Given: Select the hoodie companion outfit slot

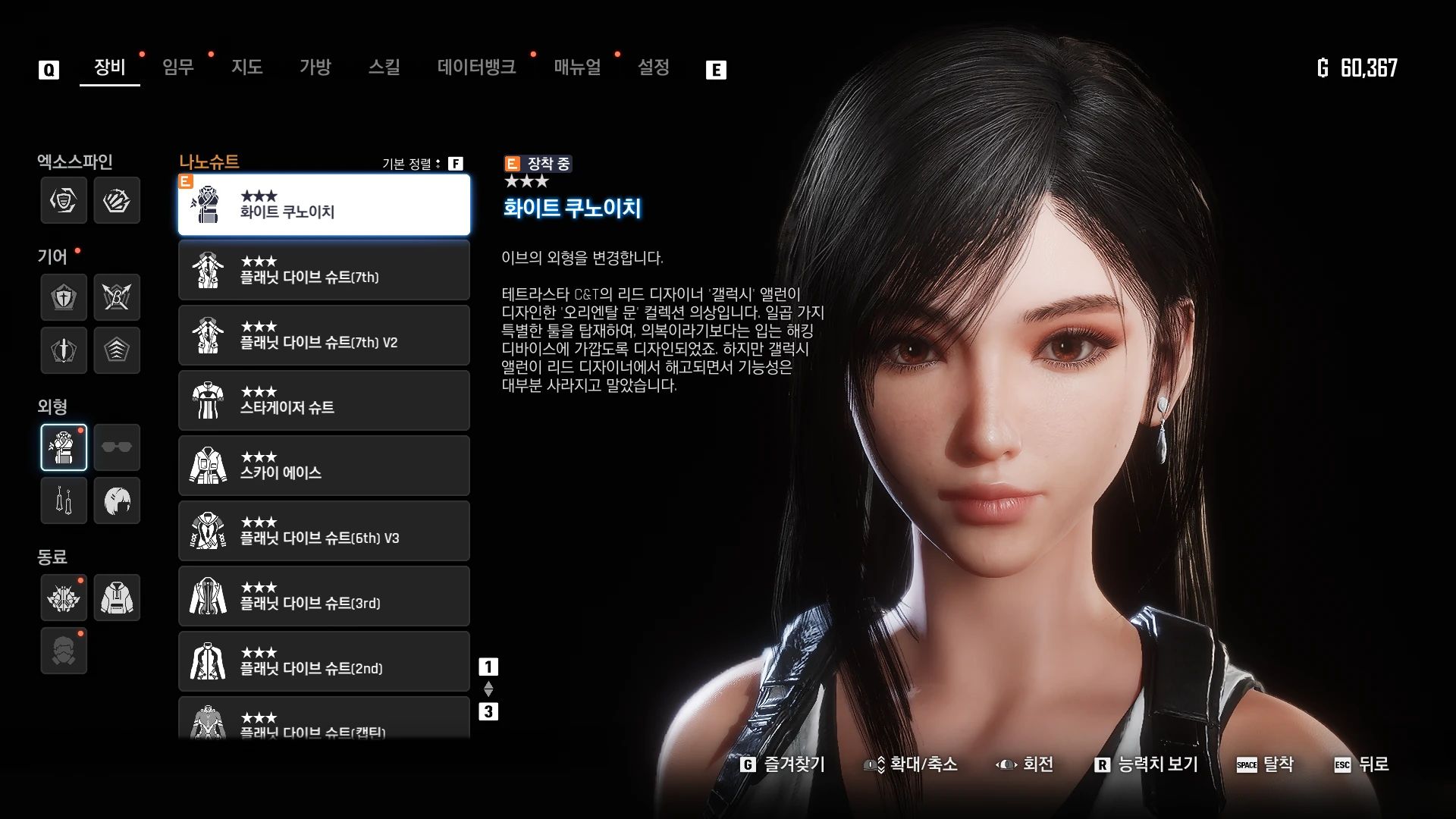Looking at the screenshot, I should (117, 598).
